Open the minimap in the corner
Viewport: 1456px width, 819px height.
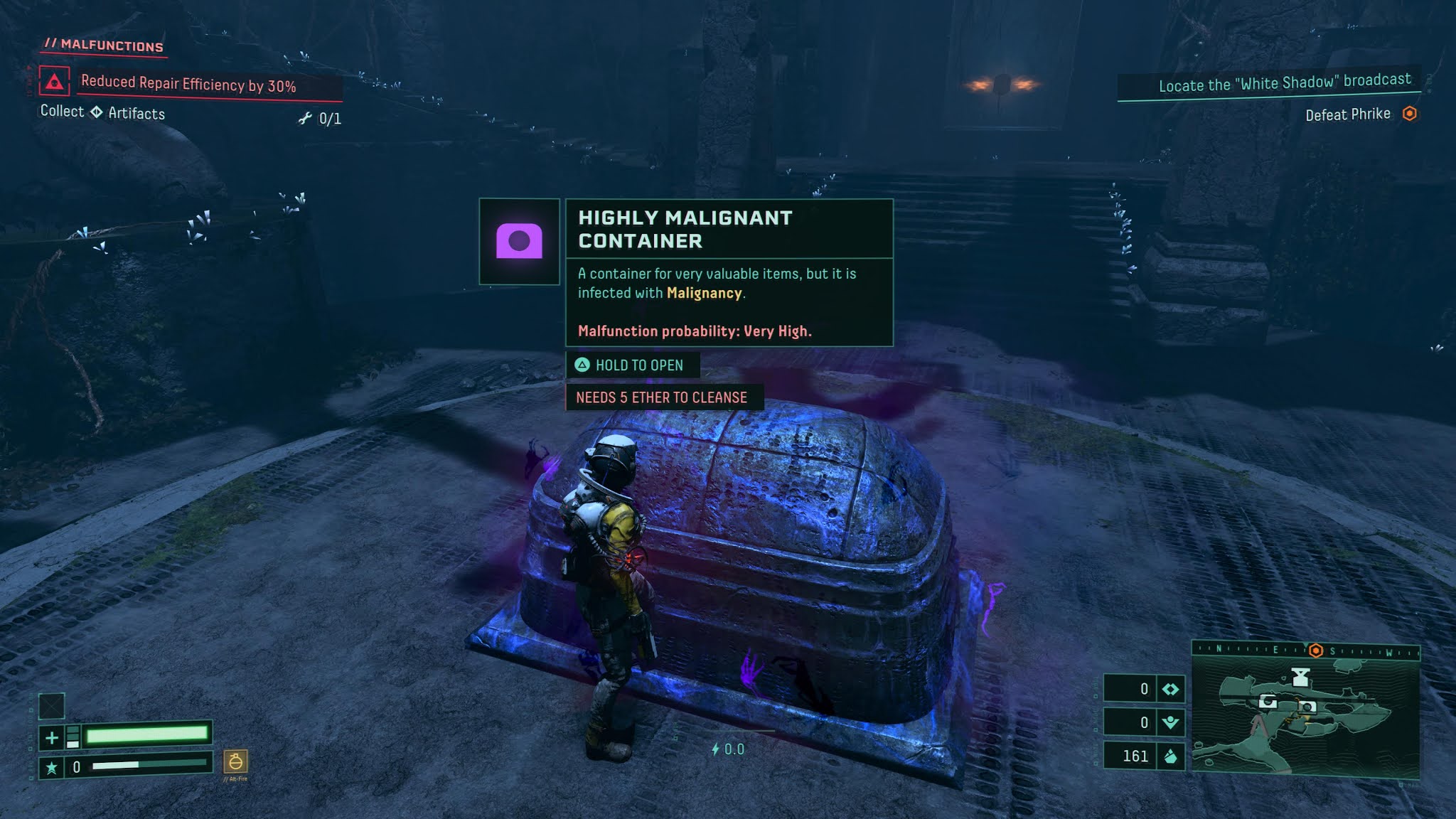point(1305,717)
